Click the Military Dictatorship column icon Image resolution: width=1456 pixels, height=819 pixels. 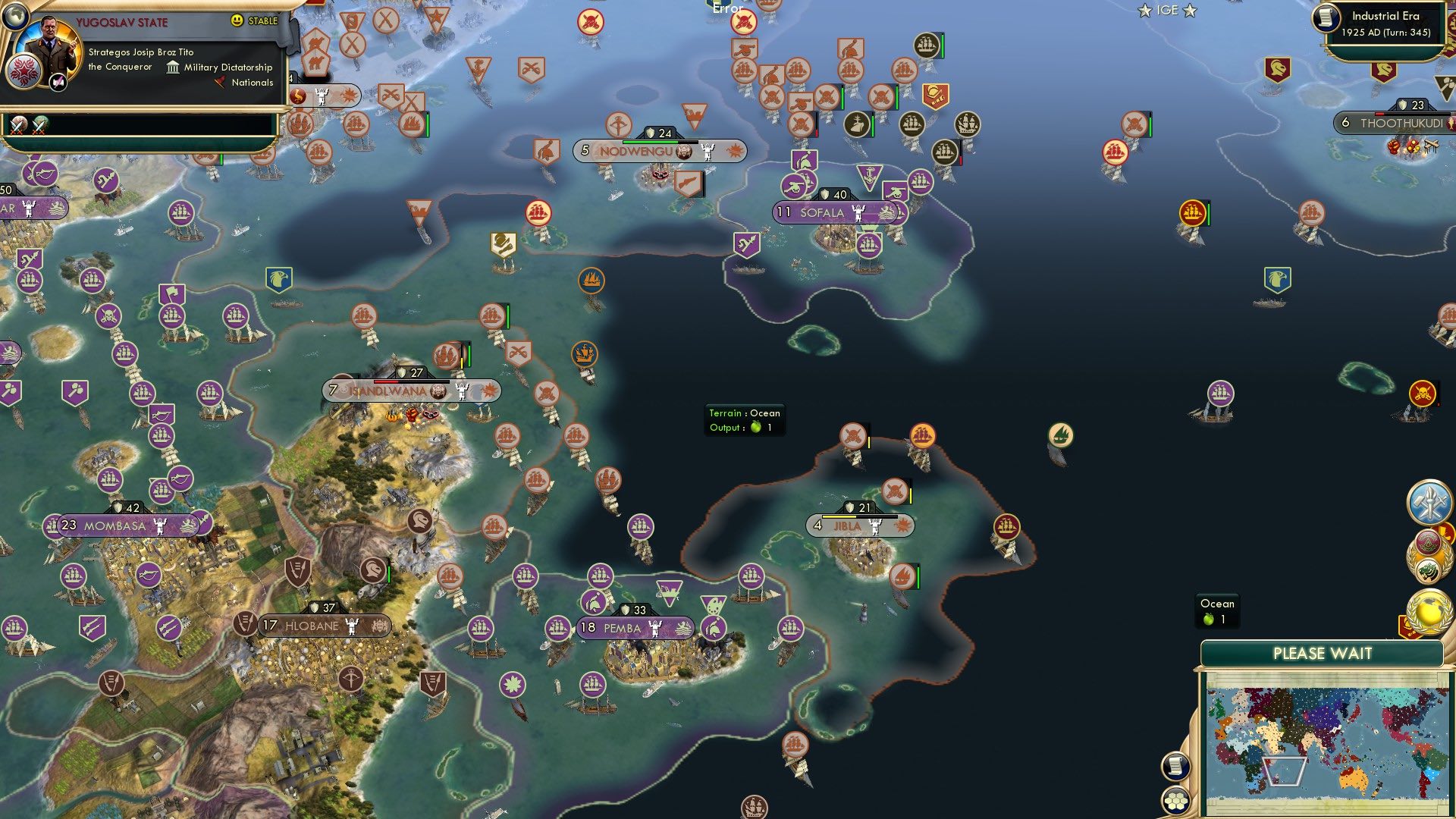(173, 67)
